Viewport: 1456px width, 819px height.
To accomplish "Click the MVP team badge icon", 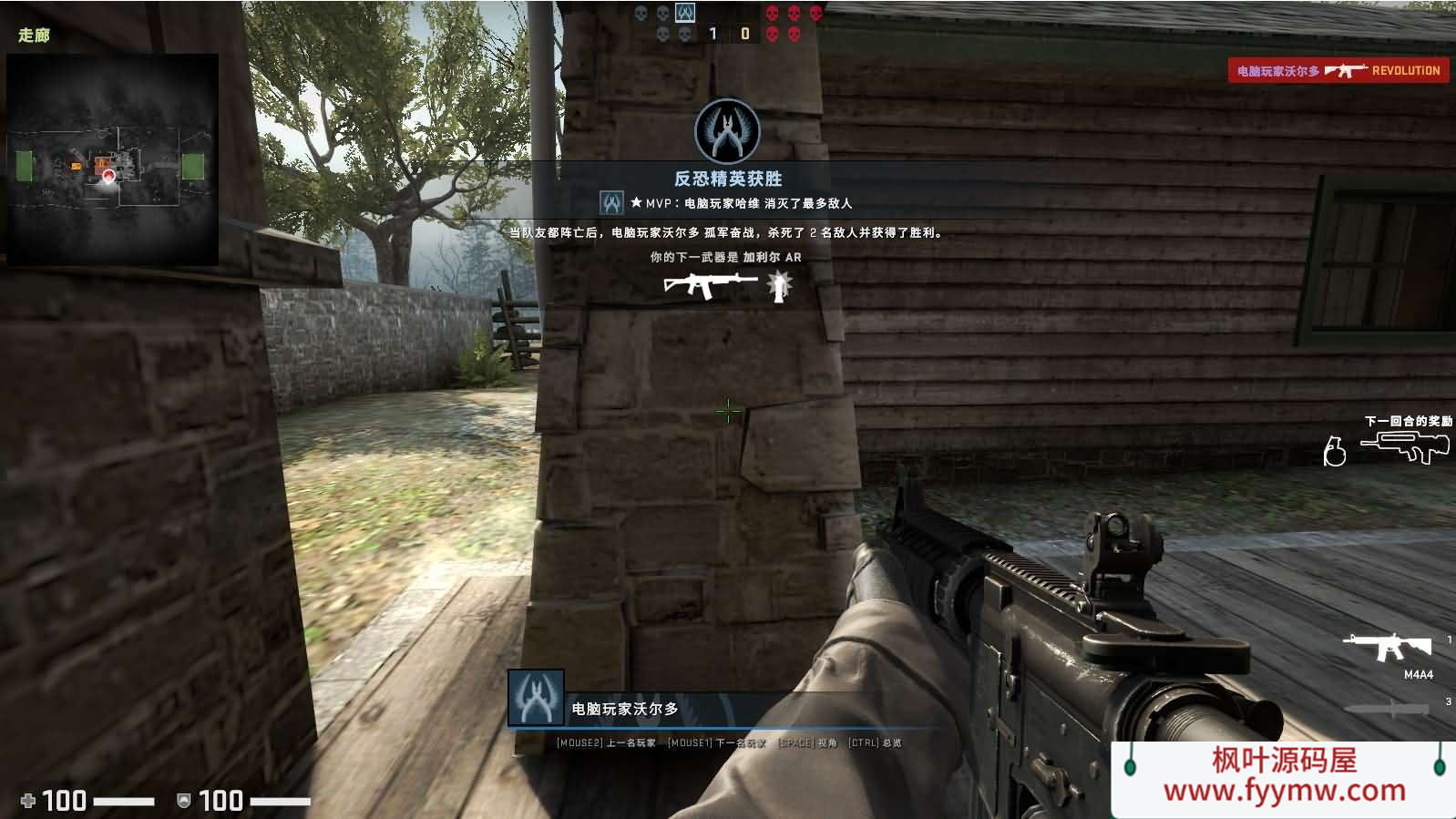I will point(611,202).
